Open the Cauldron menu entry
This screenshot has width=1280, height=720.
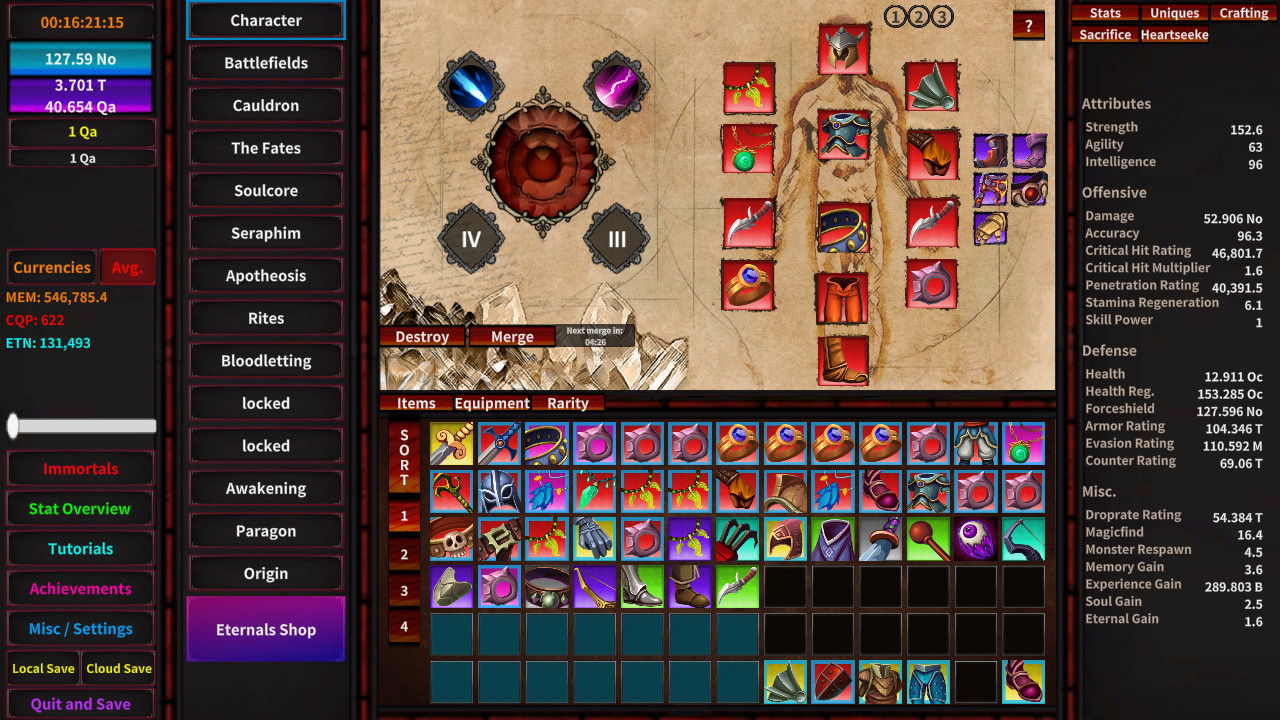point(265,105)
